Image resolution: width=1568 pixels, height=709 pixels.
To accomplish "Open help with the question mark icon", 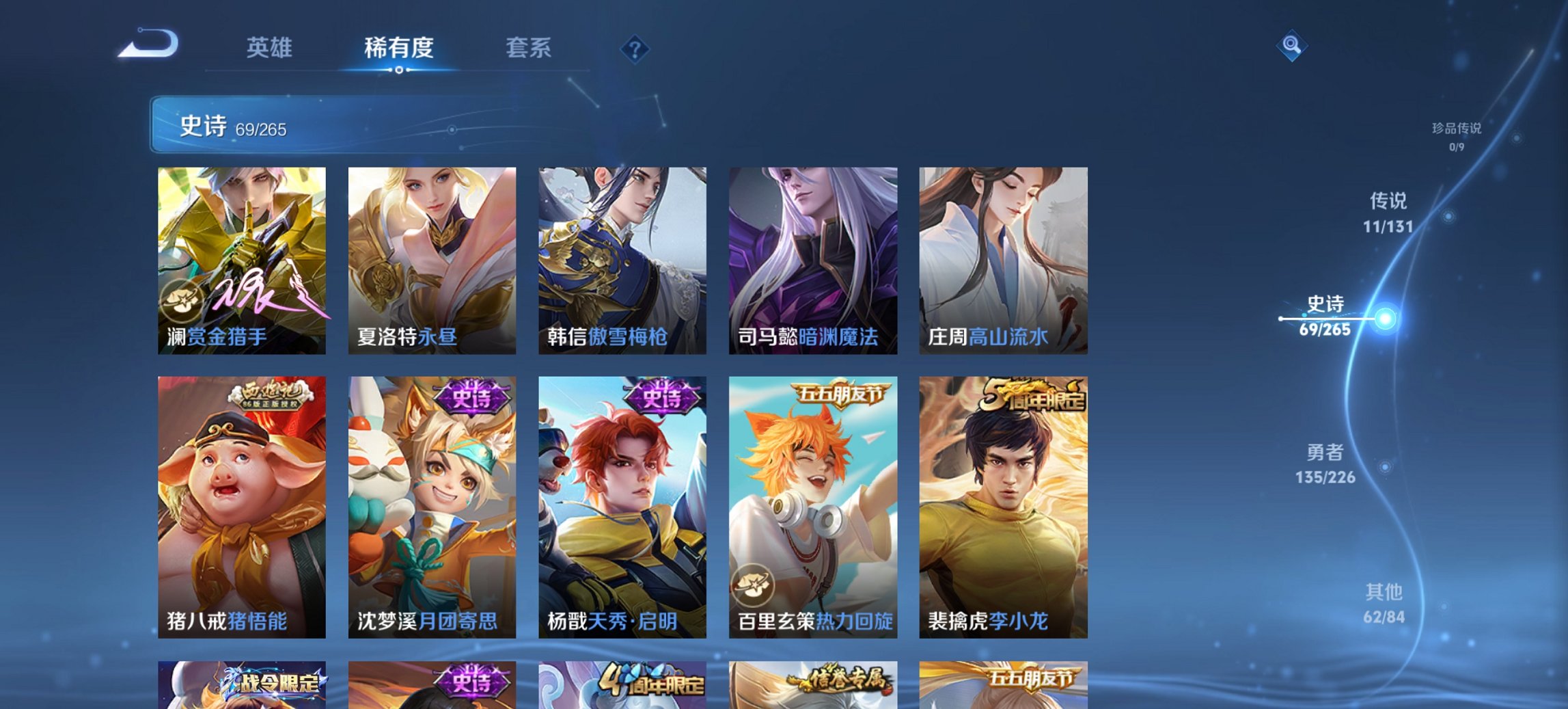I will click(634, 48).
